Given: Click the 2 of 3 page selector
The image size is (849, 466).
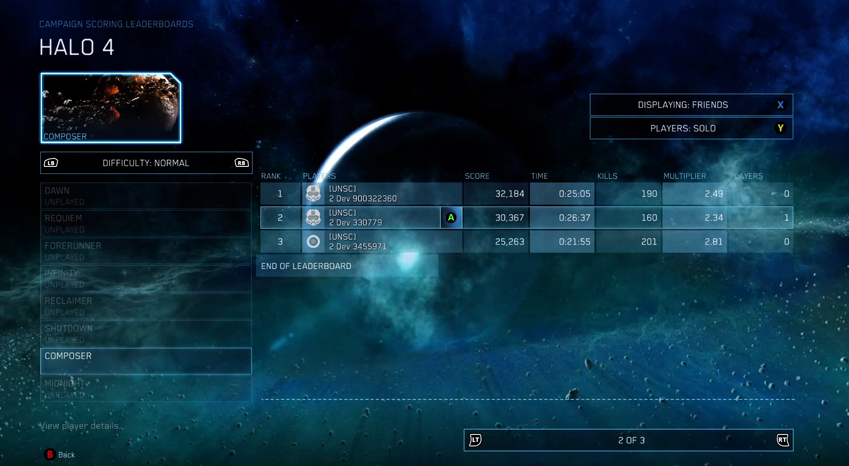Looking at the screenshot, I should [629, 440].
